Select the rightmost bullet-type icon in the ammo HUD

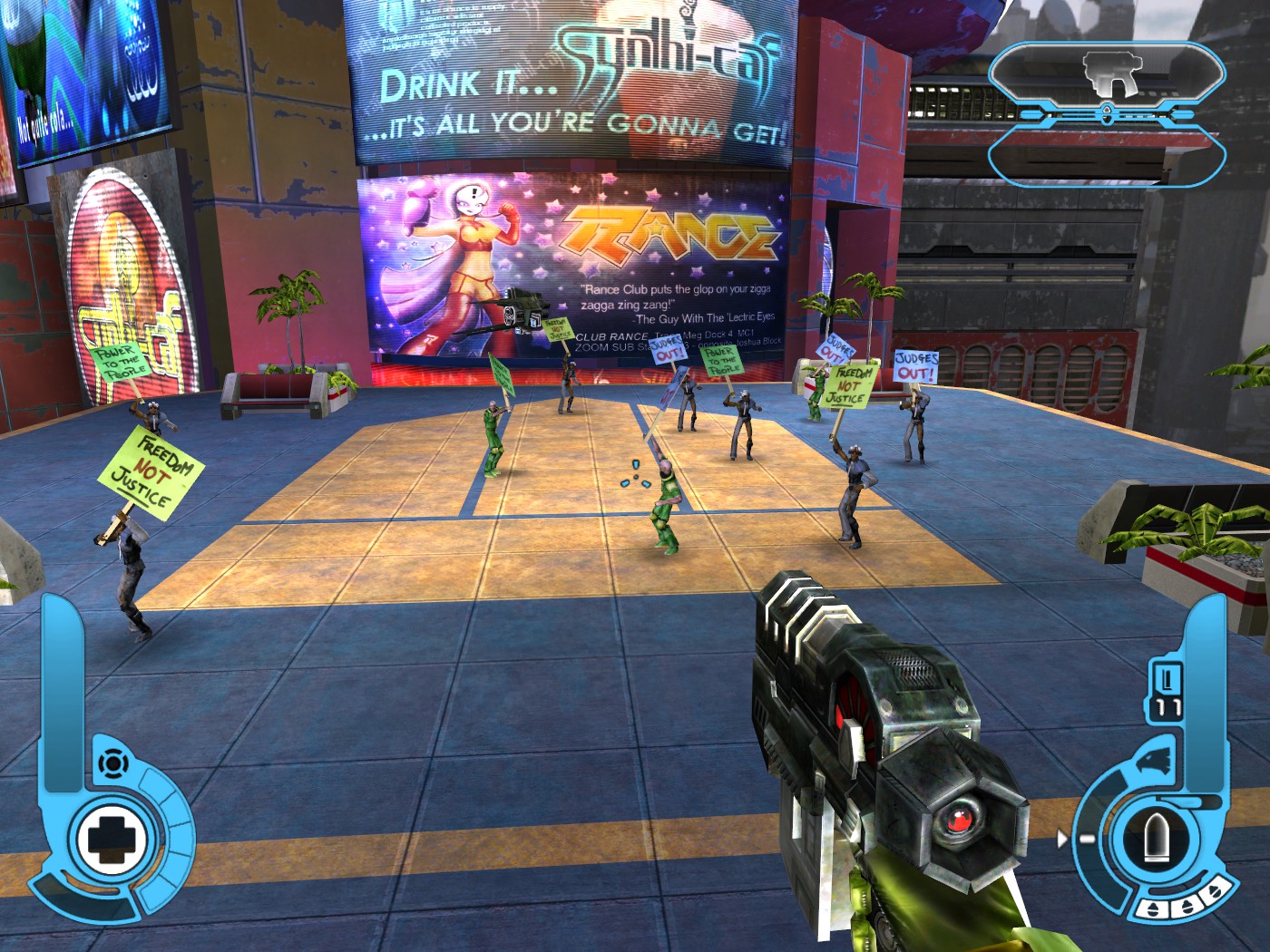tap(1214, 891)
